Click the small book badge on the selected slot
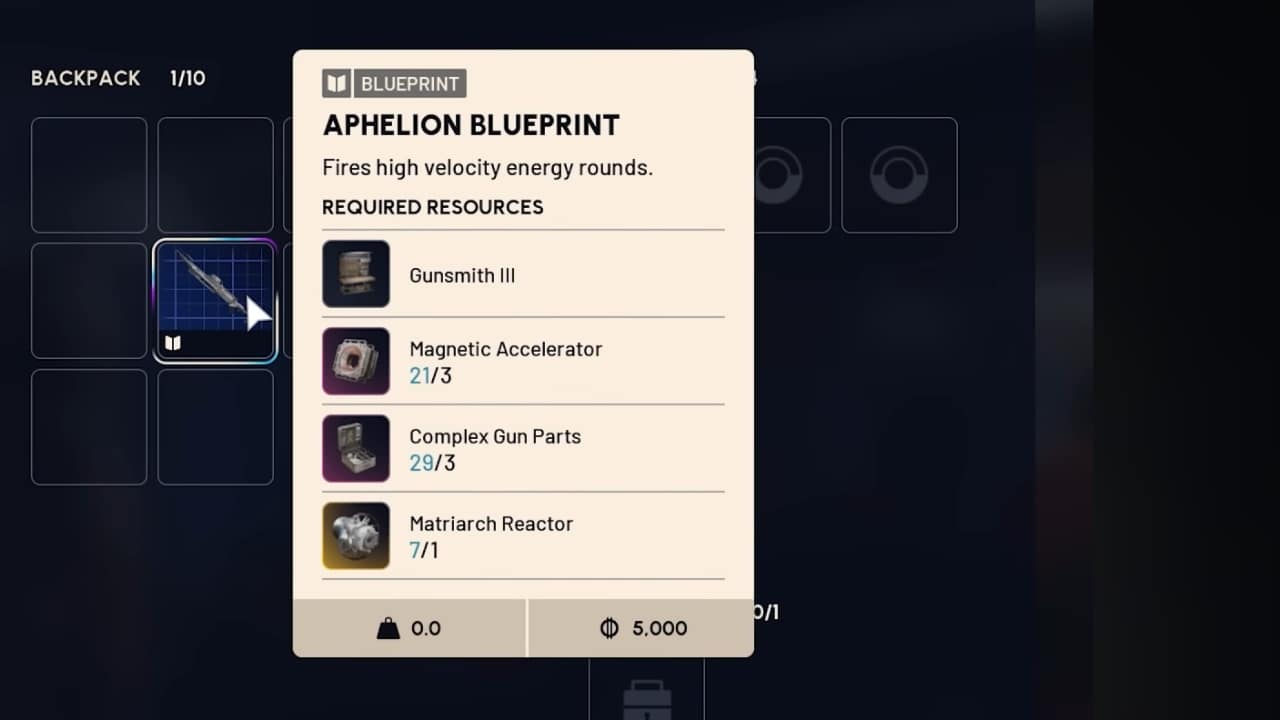This screenshot has width=1280, height=720. click(x=172, y=342)
